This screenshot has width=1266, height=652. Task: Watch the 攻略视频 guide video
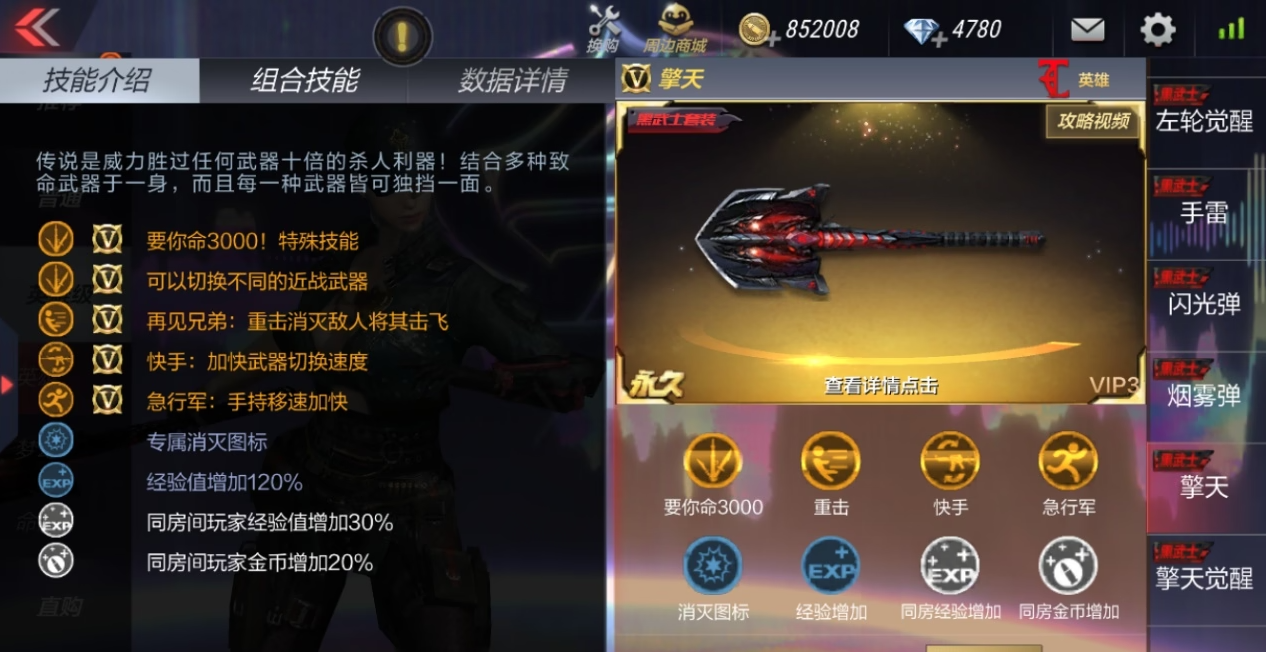[x=1094, y=122]
